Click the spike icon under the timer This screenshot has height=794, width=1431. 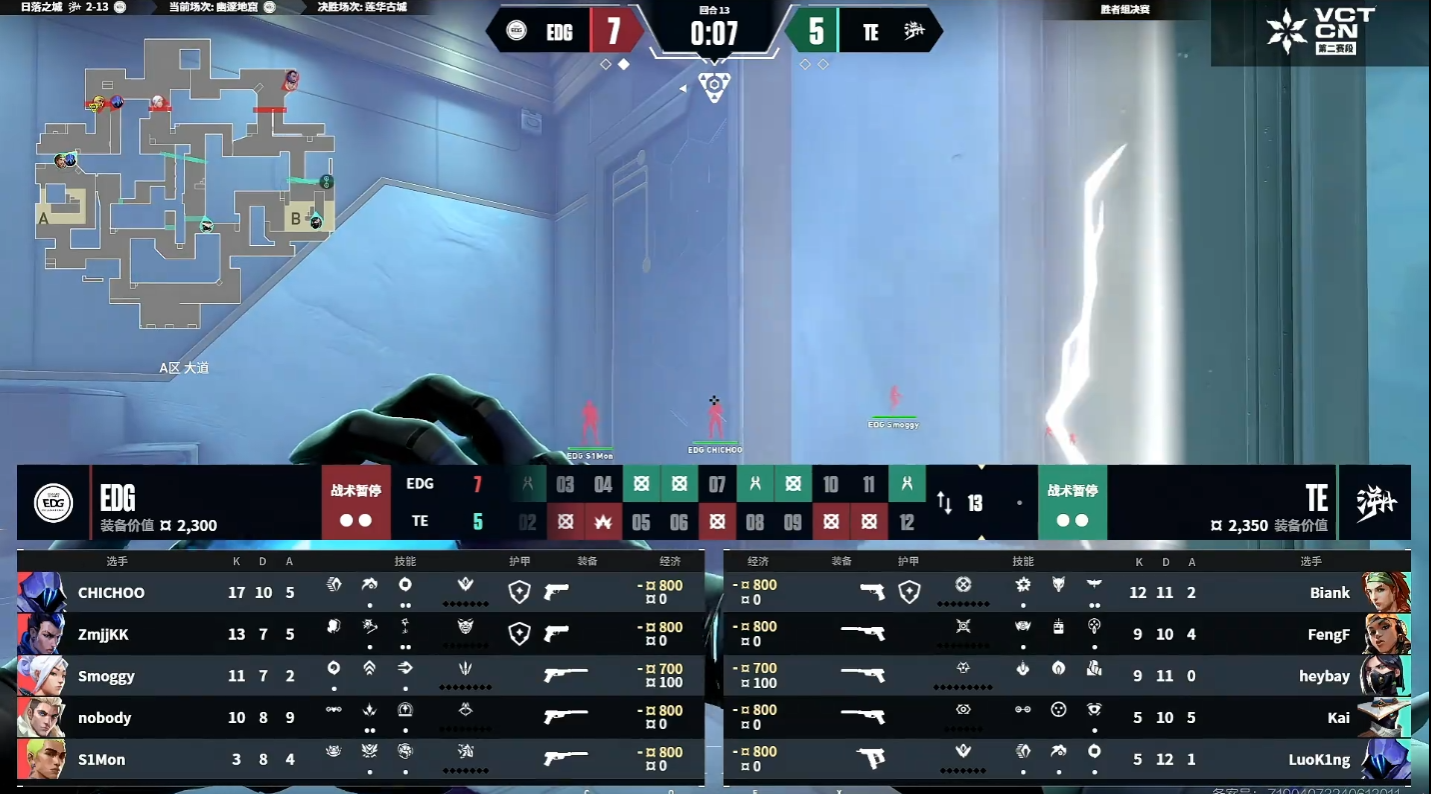(x=714, y=86)
